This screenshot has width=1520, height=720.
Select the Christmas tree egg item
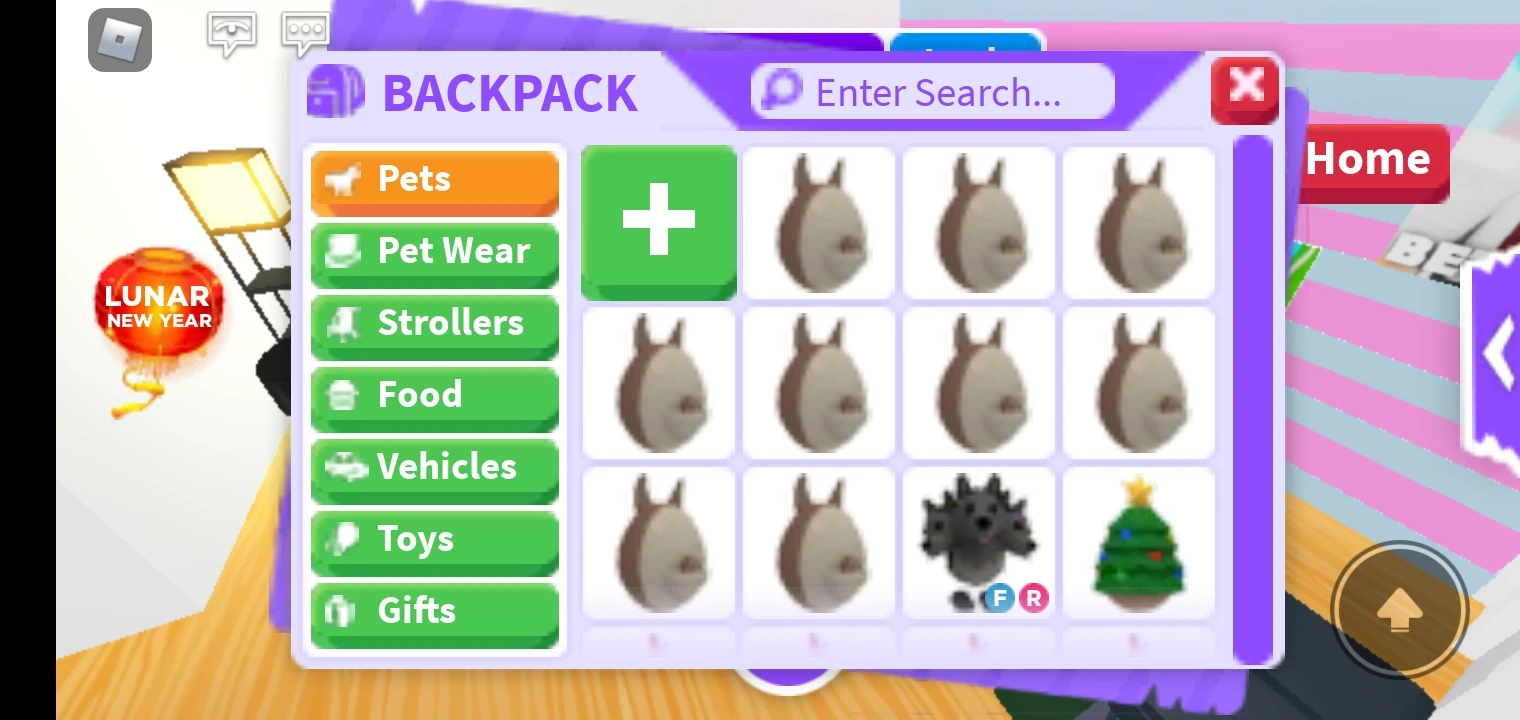point(1138,543)
